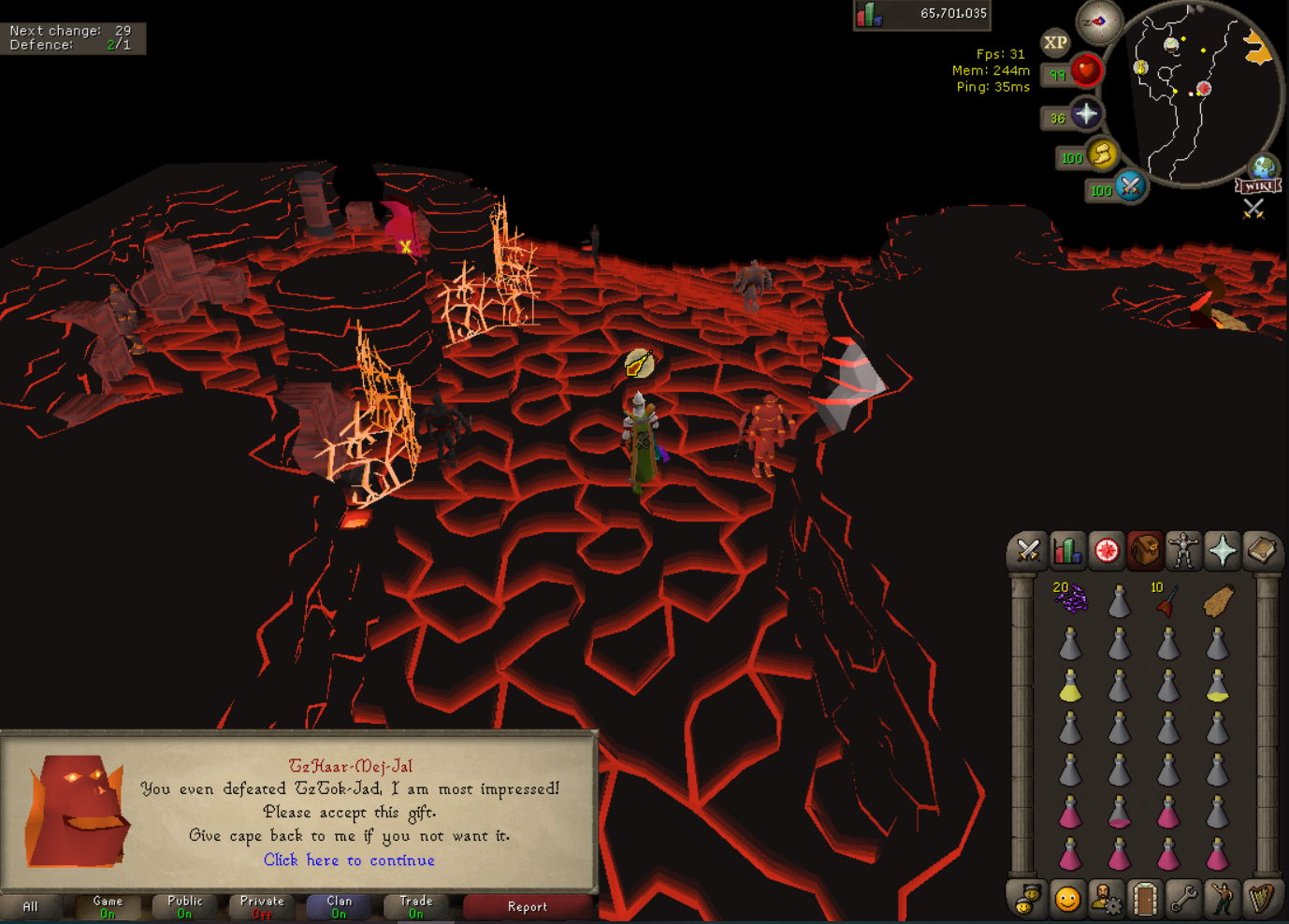The height and width of the screenshot is (924, 1289).
Task: Switch to the Combat Options crossed-swords tab
Action: (x=1028, y=551)
